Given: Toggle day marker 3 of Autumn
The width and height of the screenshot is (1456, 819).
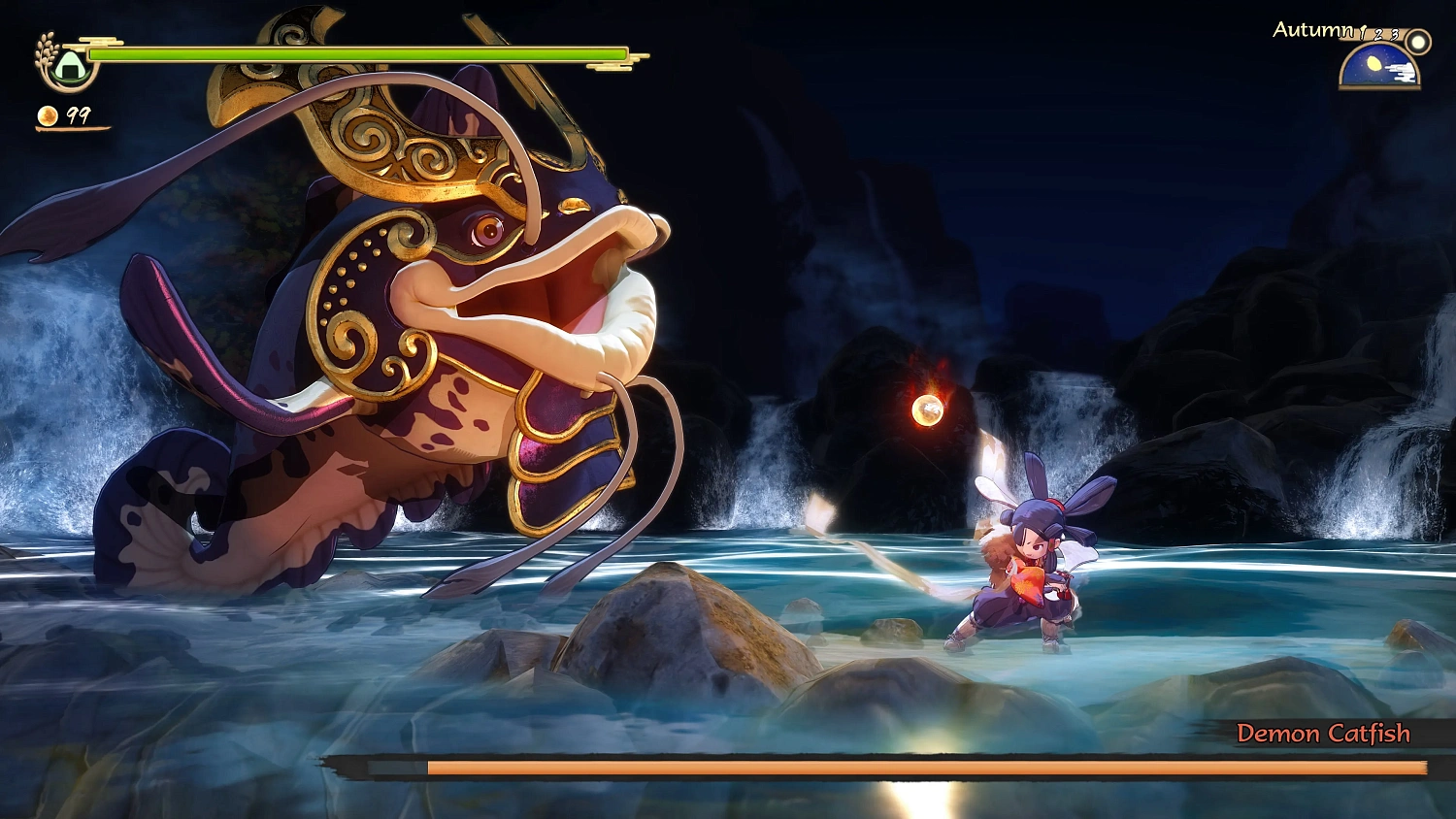Looking at the screenshot, I should tap(1393, 36).
